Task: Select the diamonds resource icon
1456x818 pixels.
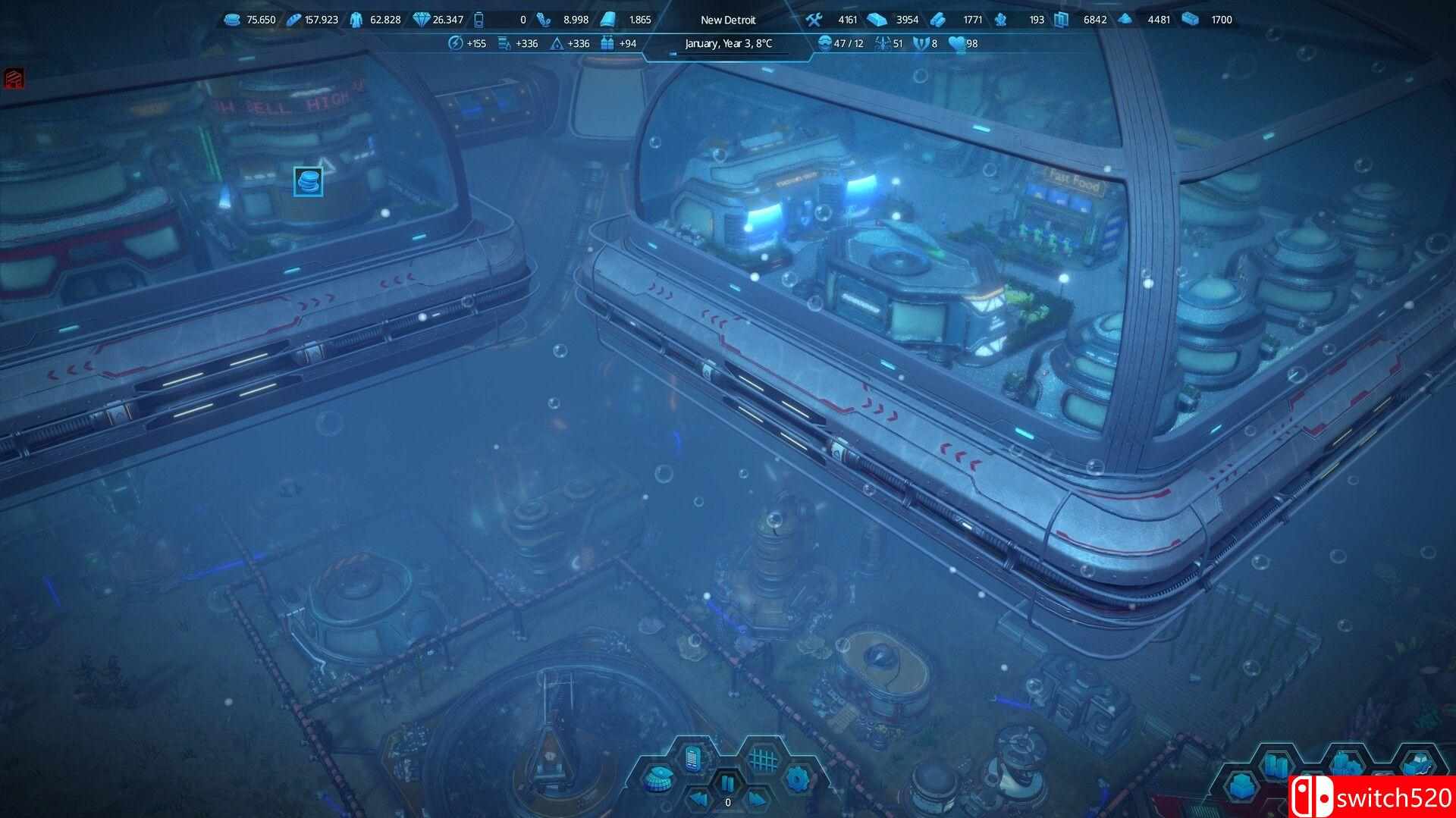Action: 422,20
